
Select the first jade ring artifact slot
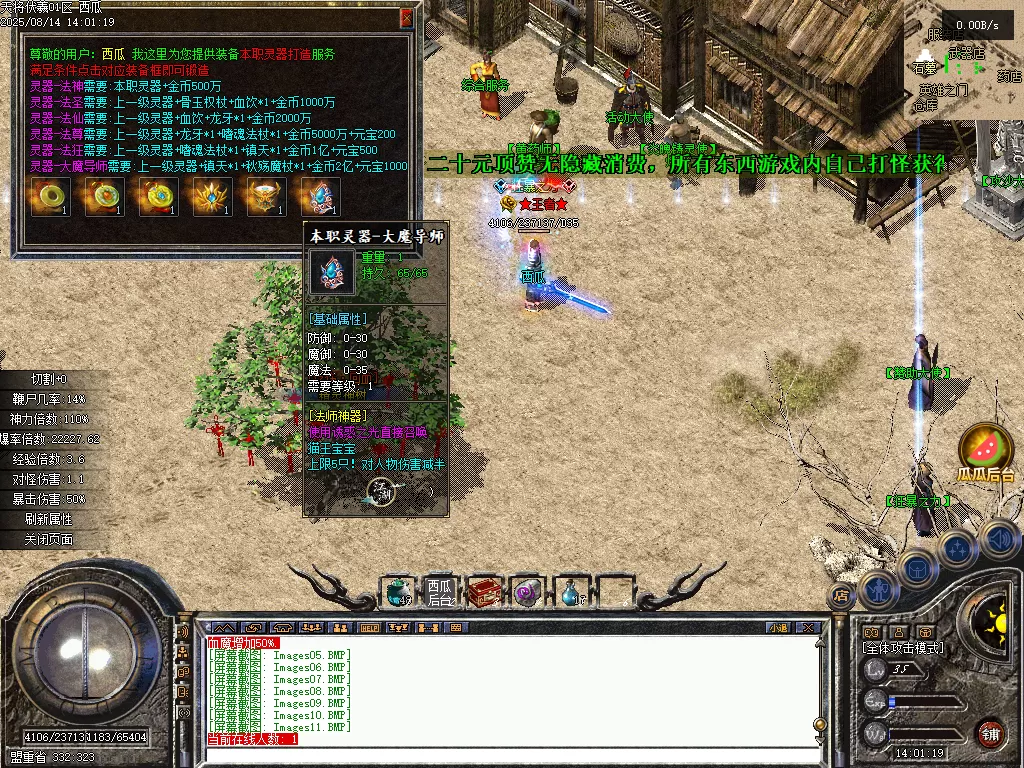coord(48,197)
